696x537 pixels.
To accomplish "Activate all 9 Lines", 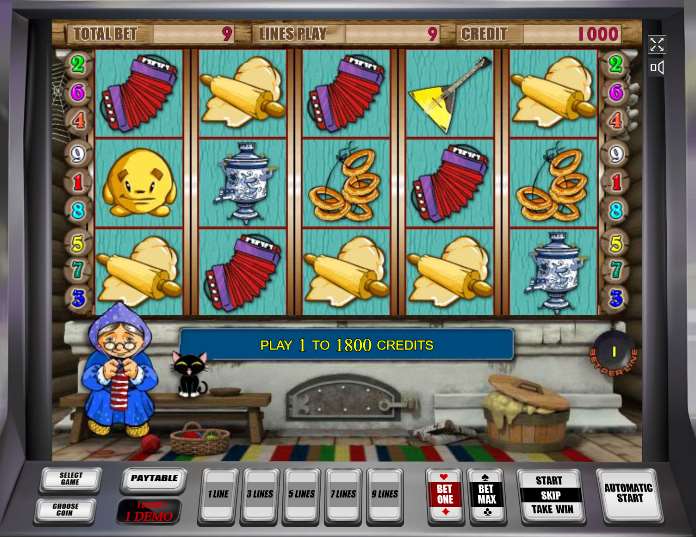I will pos(384,495).
